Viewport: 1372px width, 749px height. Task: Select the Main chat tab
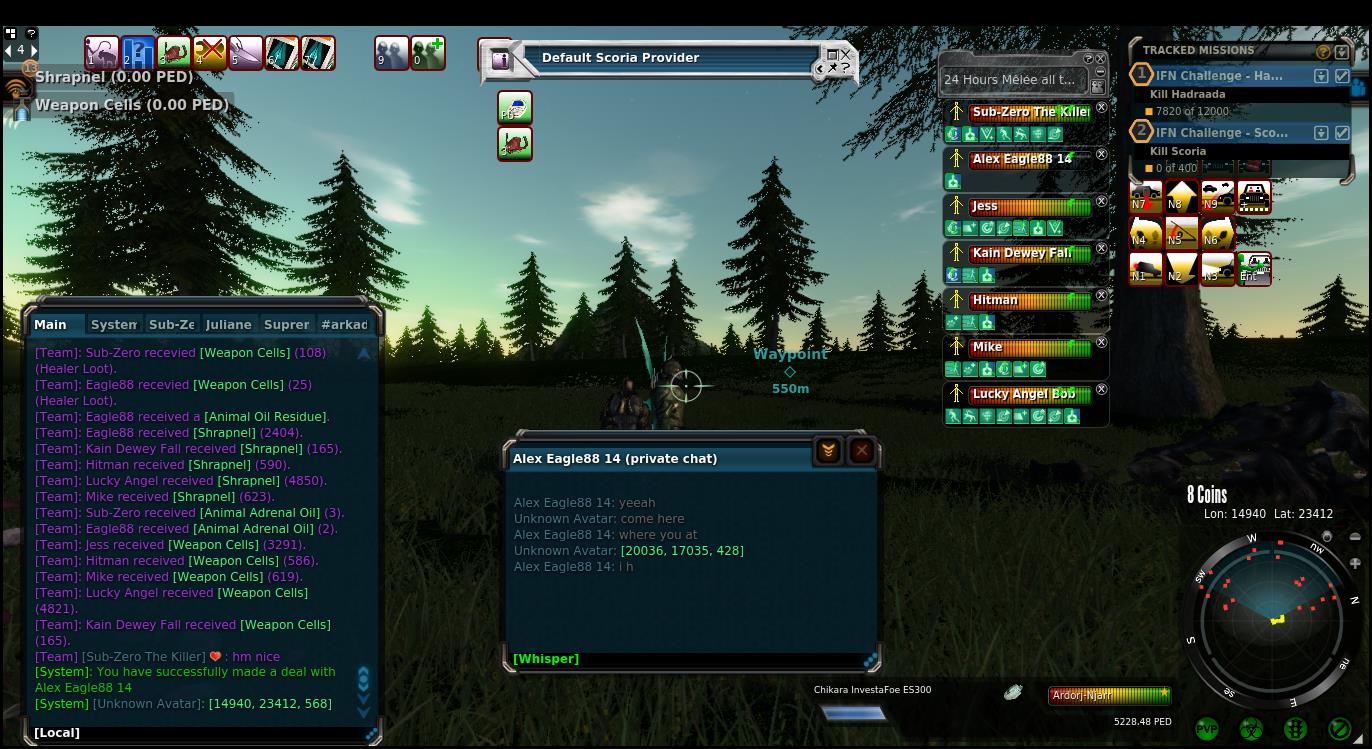tap(50, 324)
